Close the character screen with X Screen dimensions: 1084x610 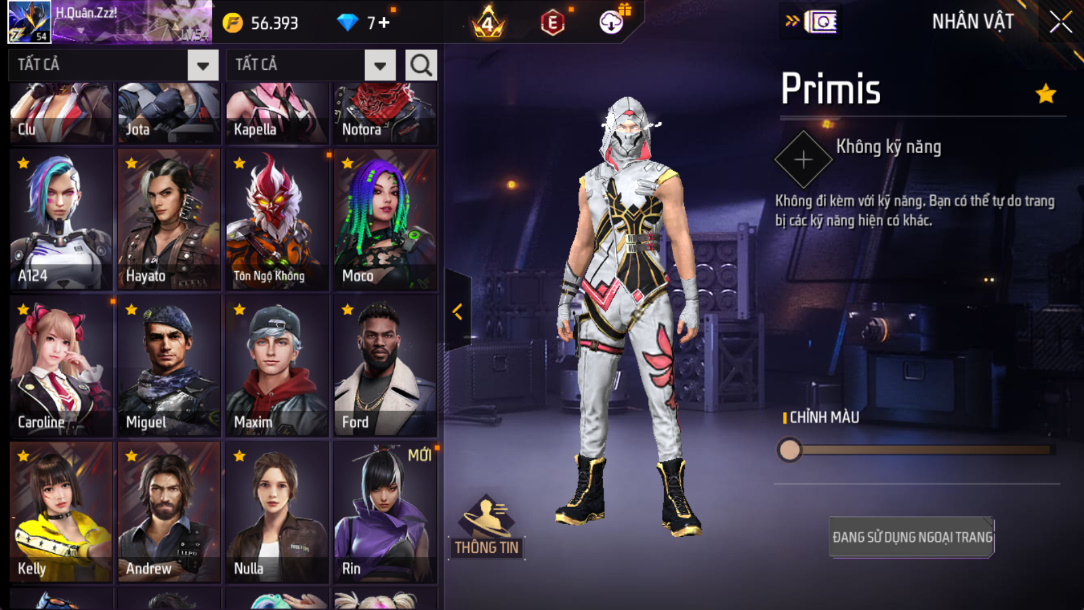tap(1060, 22)
